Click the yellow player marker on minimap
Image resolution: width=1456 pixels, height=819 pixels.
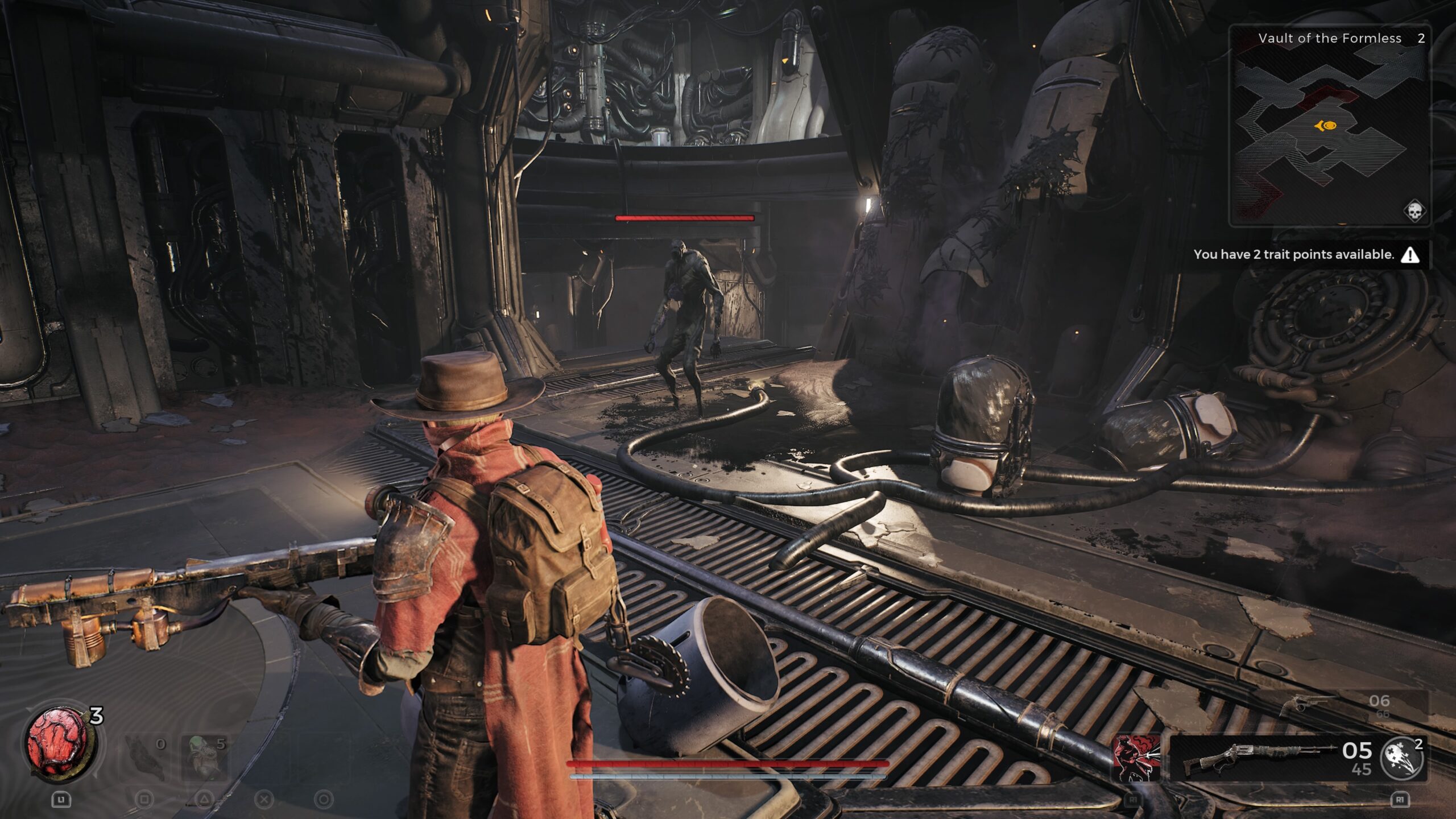(1326, 126)
